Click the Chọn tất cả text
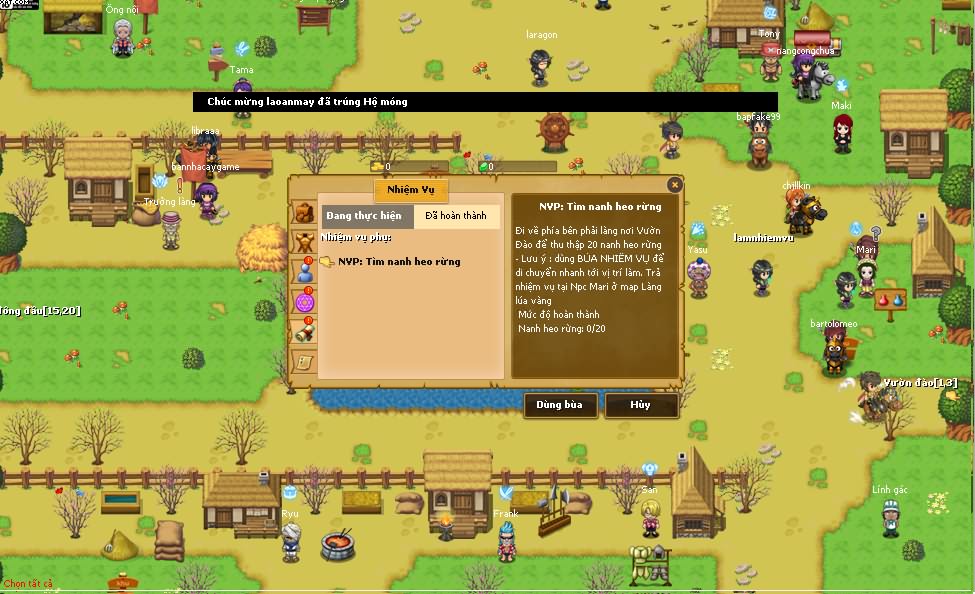Viewport: 975px width, 594px height. 28,584
